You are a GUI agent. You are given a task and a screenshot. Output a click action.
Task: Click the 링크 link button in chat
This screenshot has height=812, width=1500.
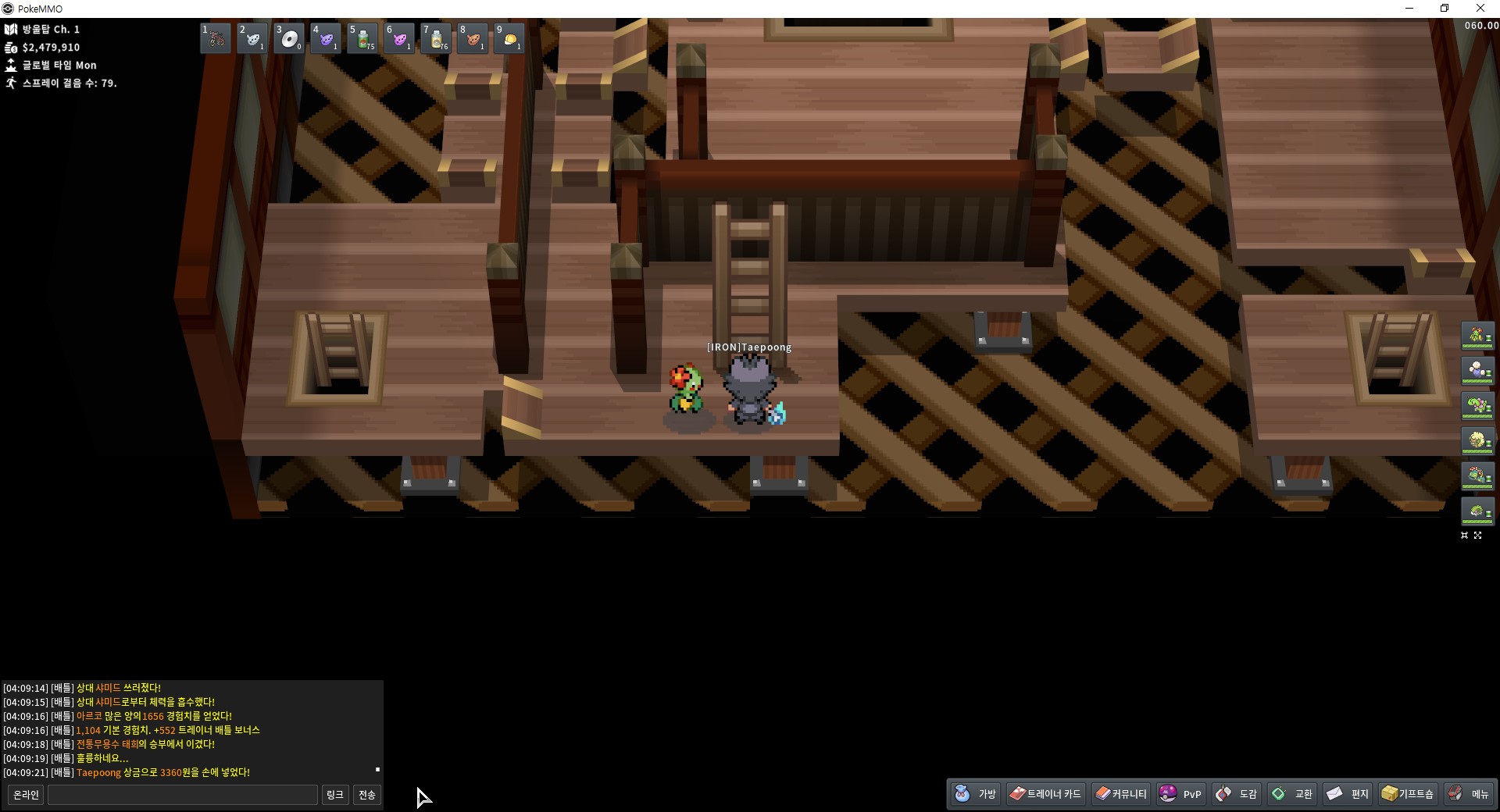click(x=334, y=795)
